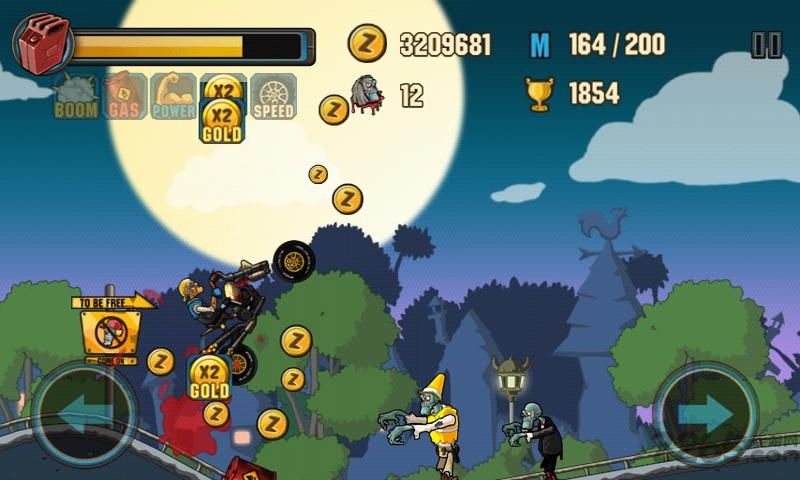Choose the SPEED wheel power-up icon

coord(273,97)
